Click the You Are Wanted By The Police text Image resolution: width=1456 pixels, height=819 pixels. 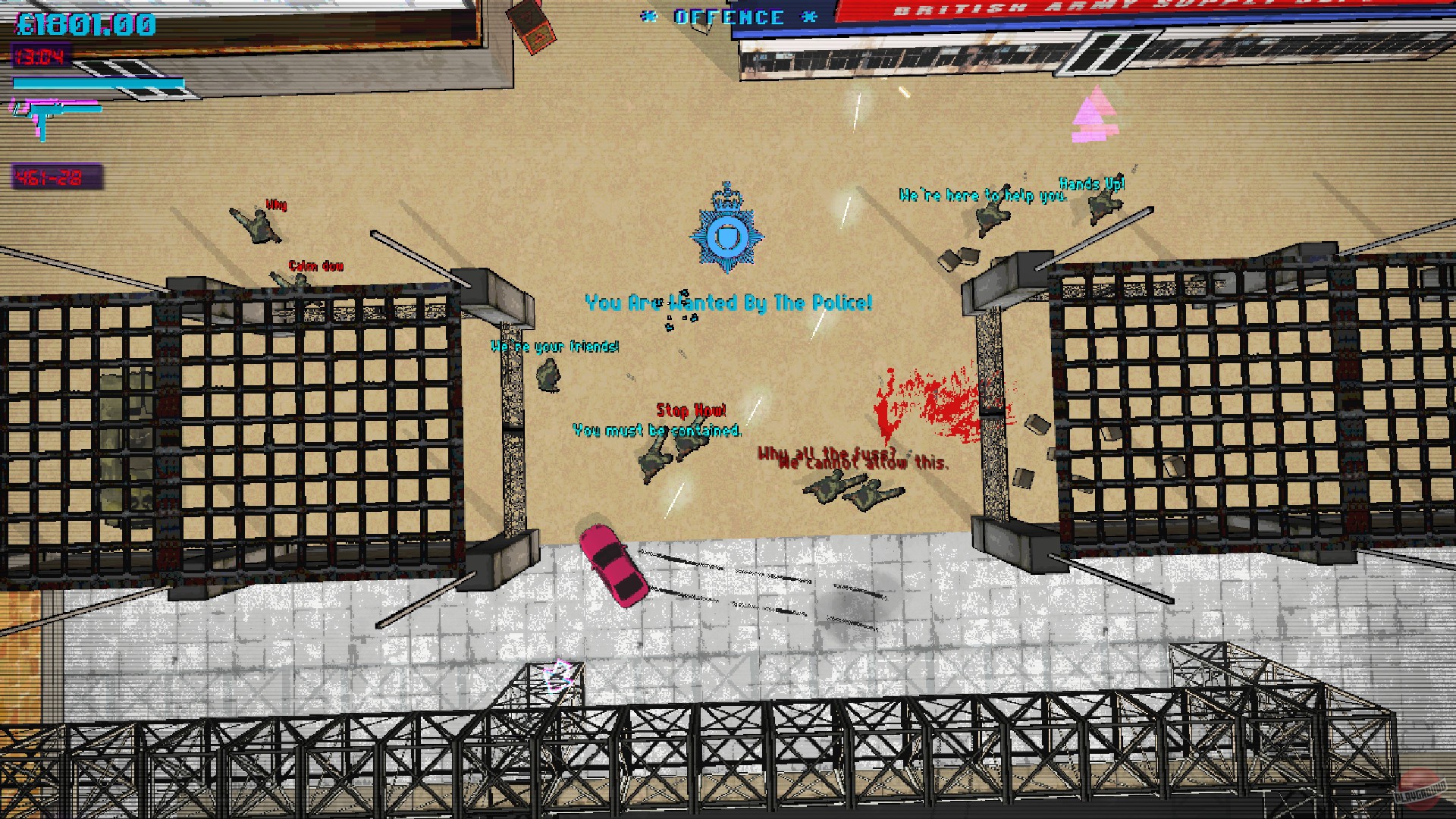pyautogui.click(x=728, y=300)
